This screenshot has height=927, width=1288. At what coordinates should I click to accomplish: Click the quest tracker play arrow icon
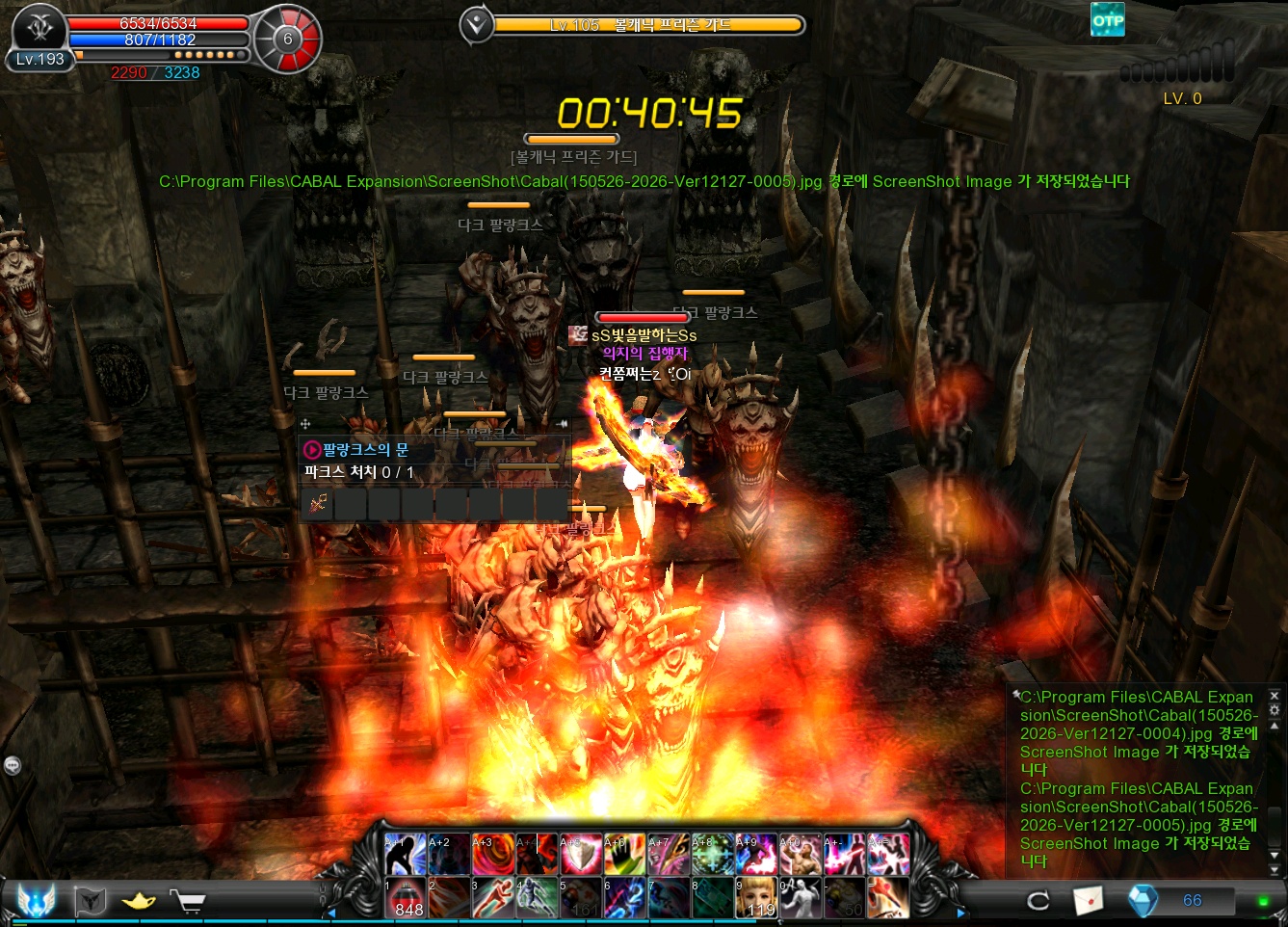click(312, 450)
